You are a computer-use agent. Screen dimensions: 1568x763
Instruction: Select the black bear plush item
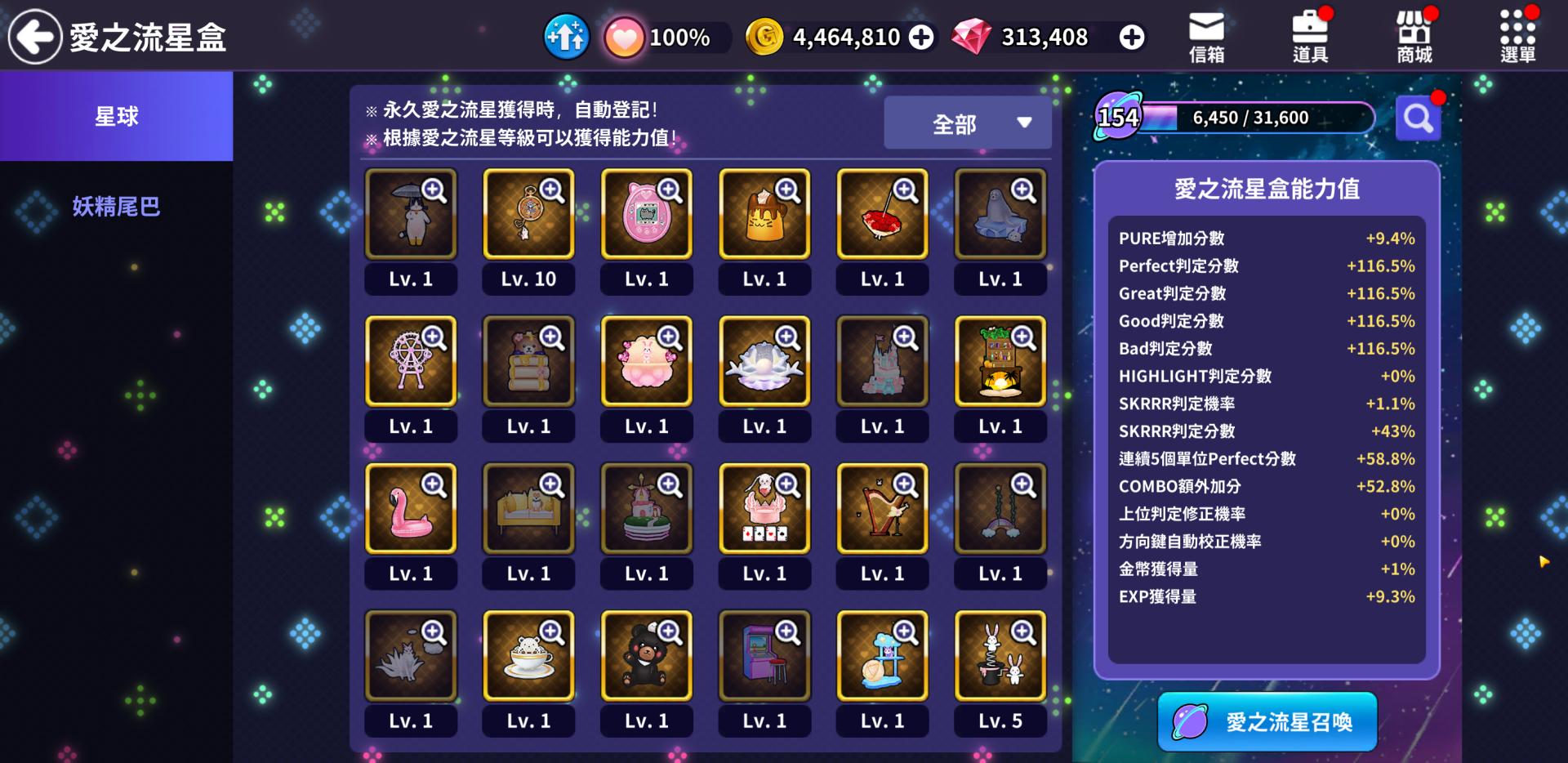coord(646,657)
